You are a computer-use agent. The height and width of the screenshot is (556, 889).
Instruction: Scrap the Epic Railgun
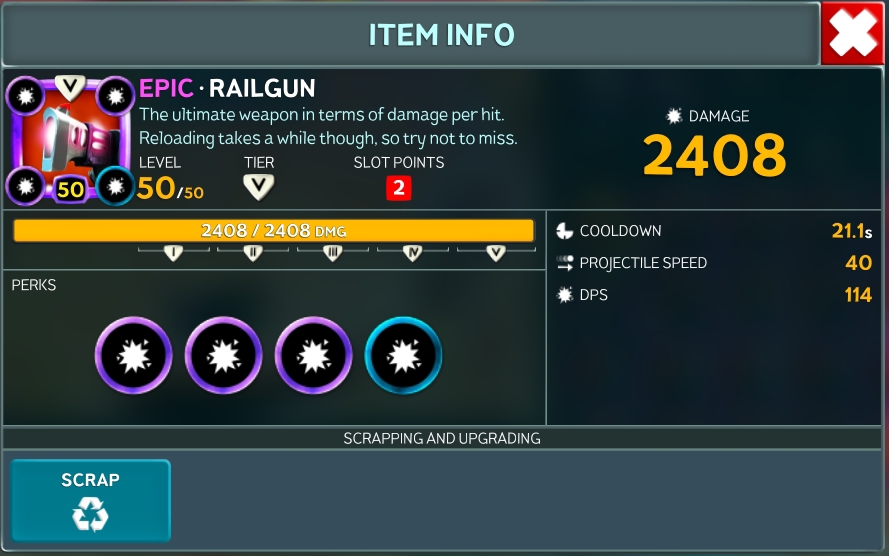tap(90, 499)
